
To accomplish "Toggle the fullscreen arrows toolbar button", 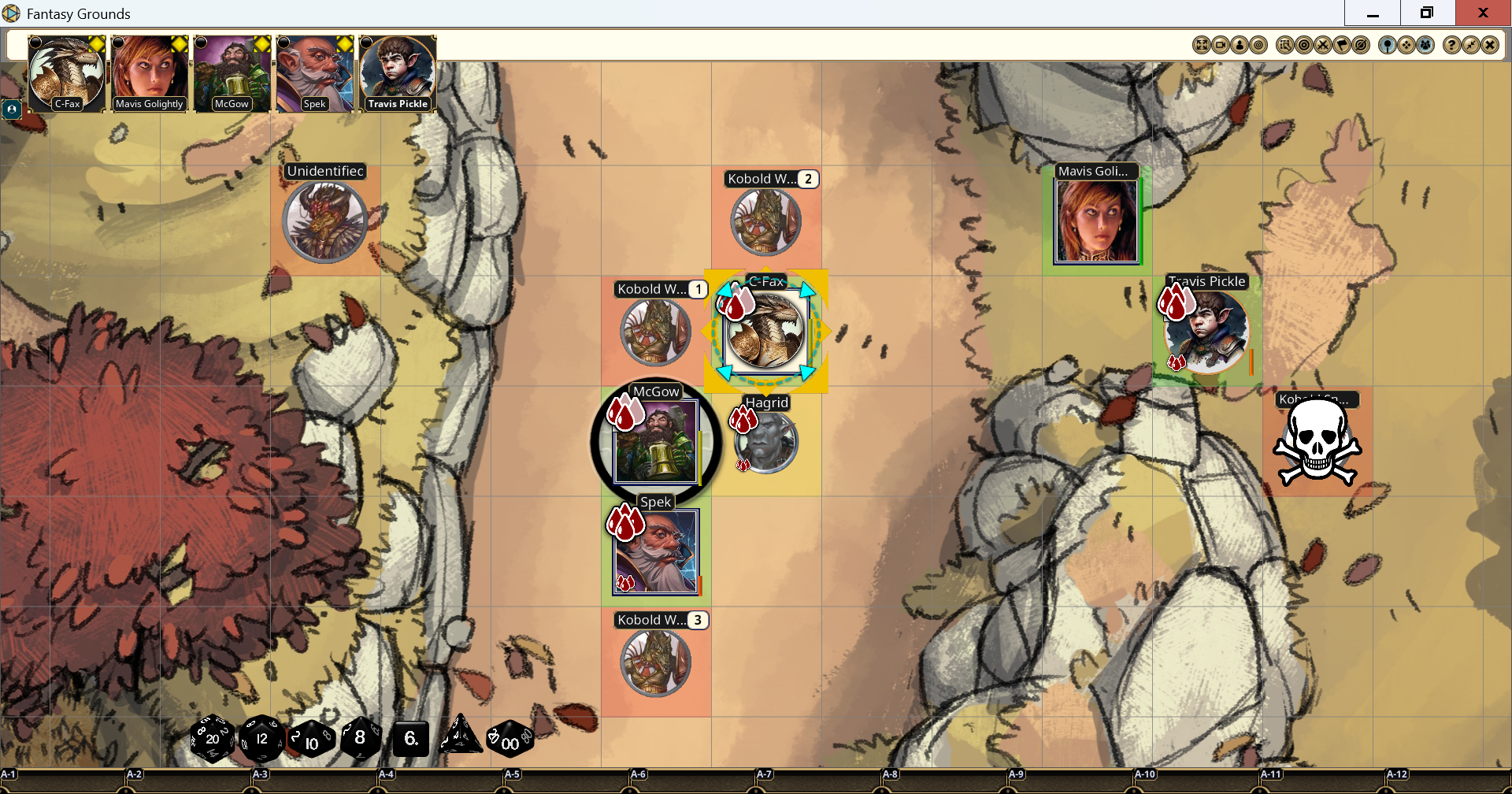I will [1202, 45].
